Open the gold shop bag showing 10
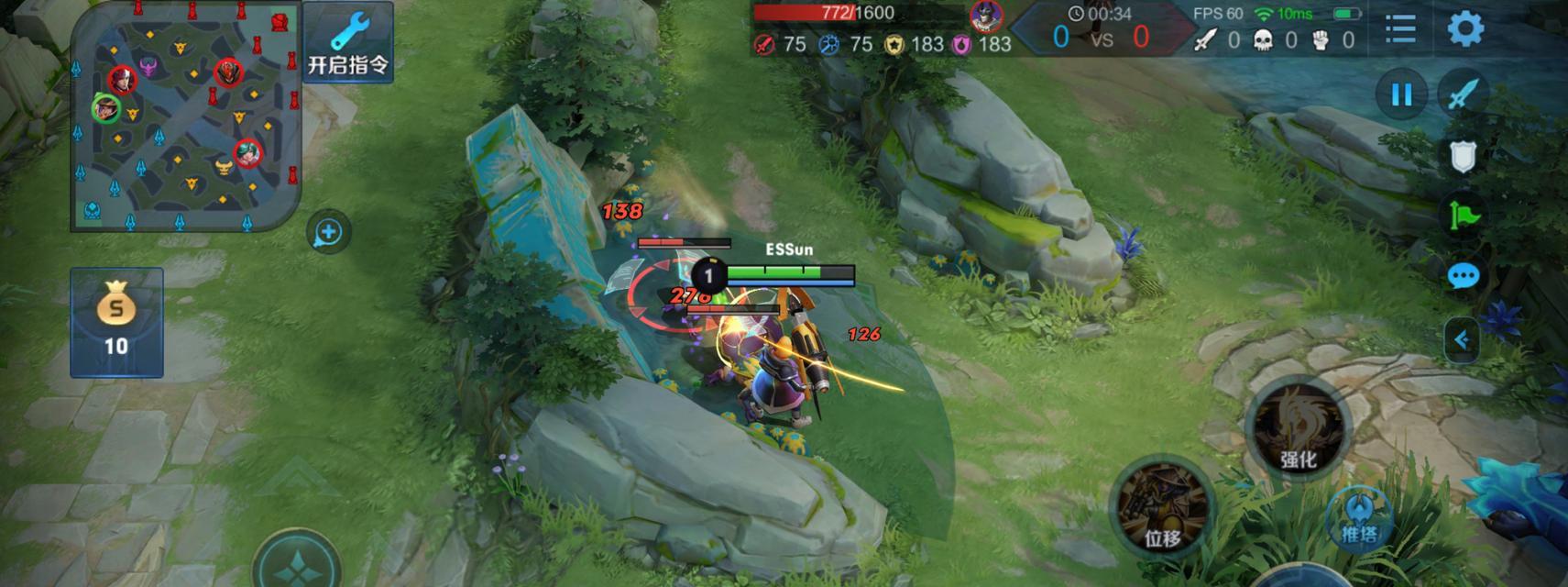Viewport: 1568px width, 587px height. [x=116, y=322]
